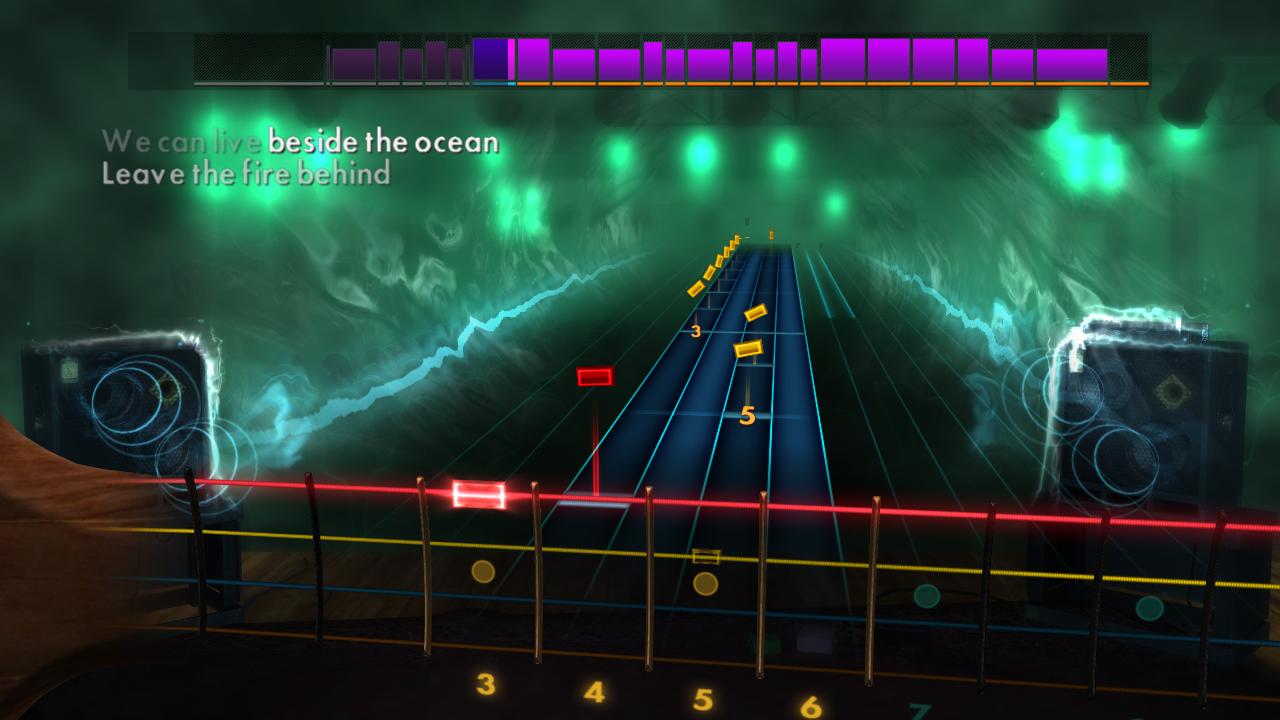Select the yellow fret 5 note on the highway
This screenshot has width=1280, height=720.
746,348
